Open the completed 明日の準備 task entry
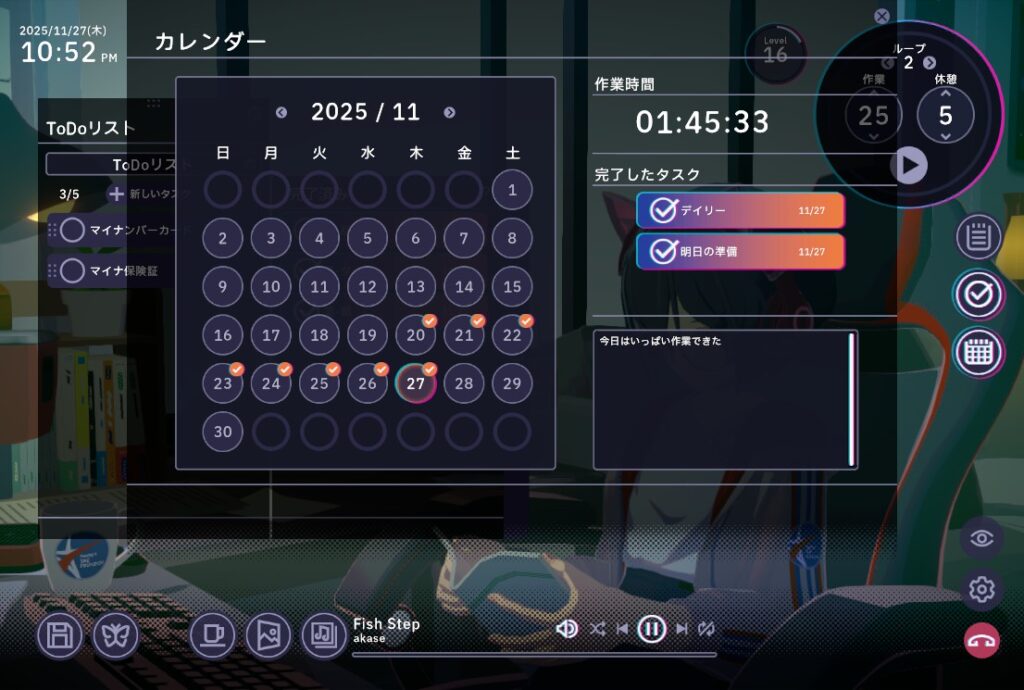 click(740, 251)
